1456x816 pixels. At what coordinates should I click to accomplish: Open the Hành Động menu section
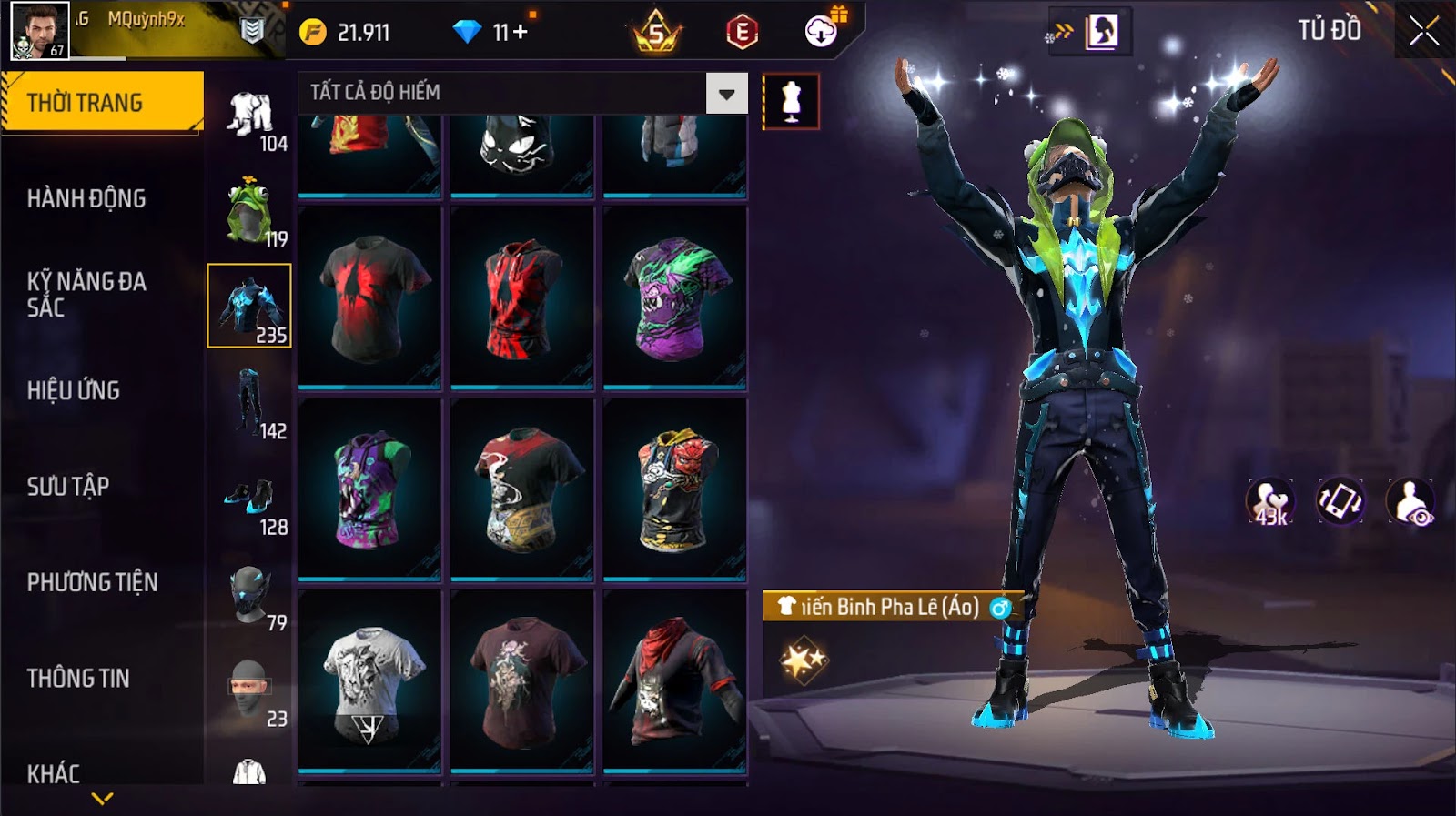tap(86, 198)
